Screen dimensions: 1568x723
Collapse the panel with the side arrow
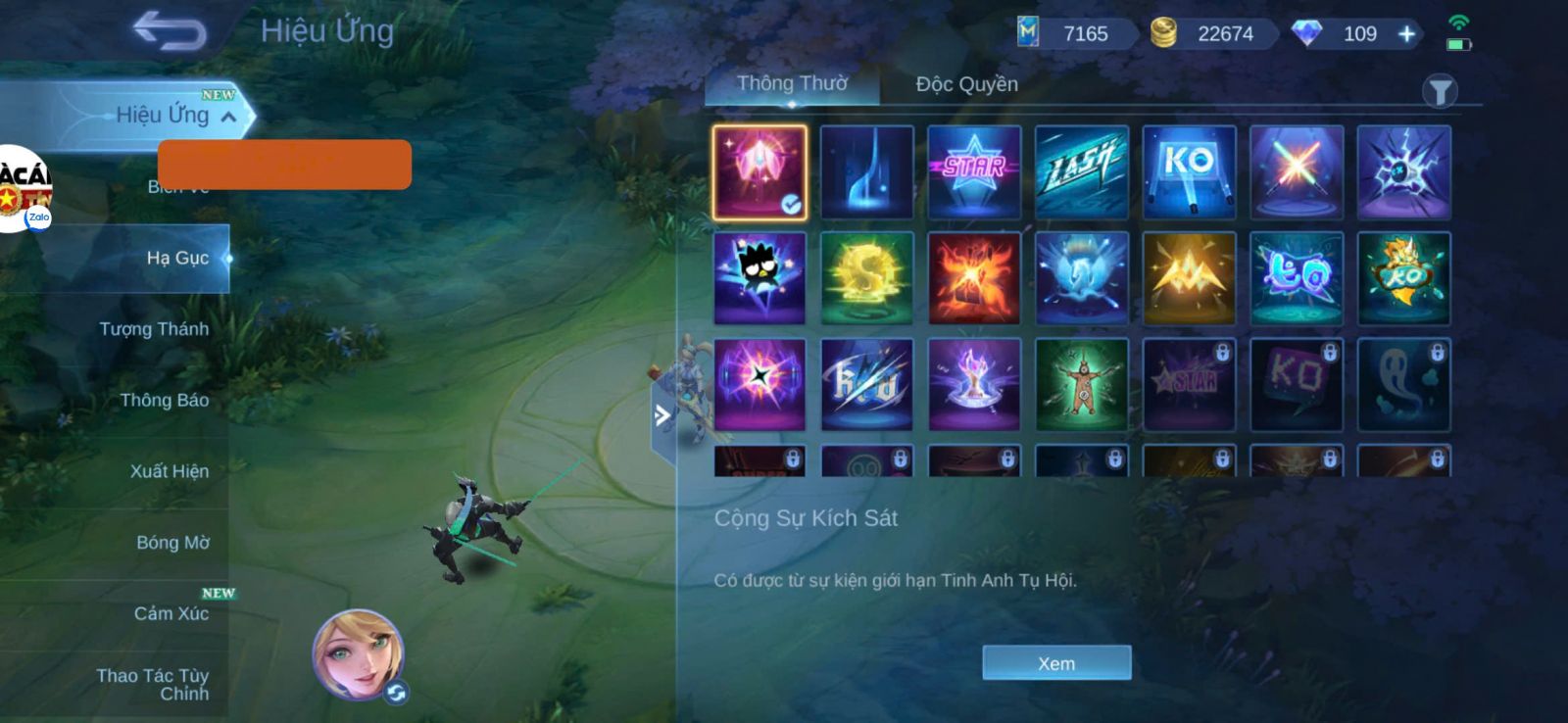[x=663, y=415]
